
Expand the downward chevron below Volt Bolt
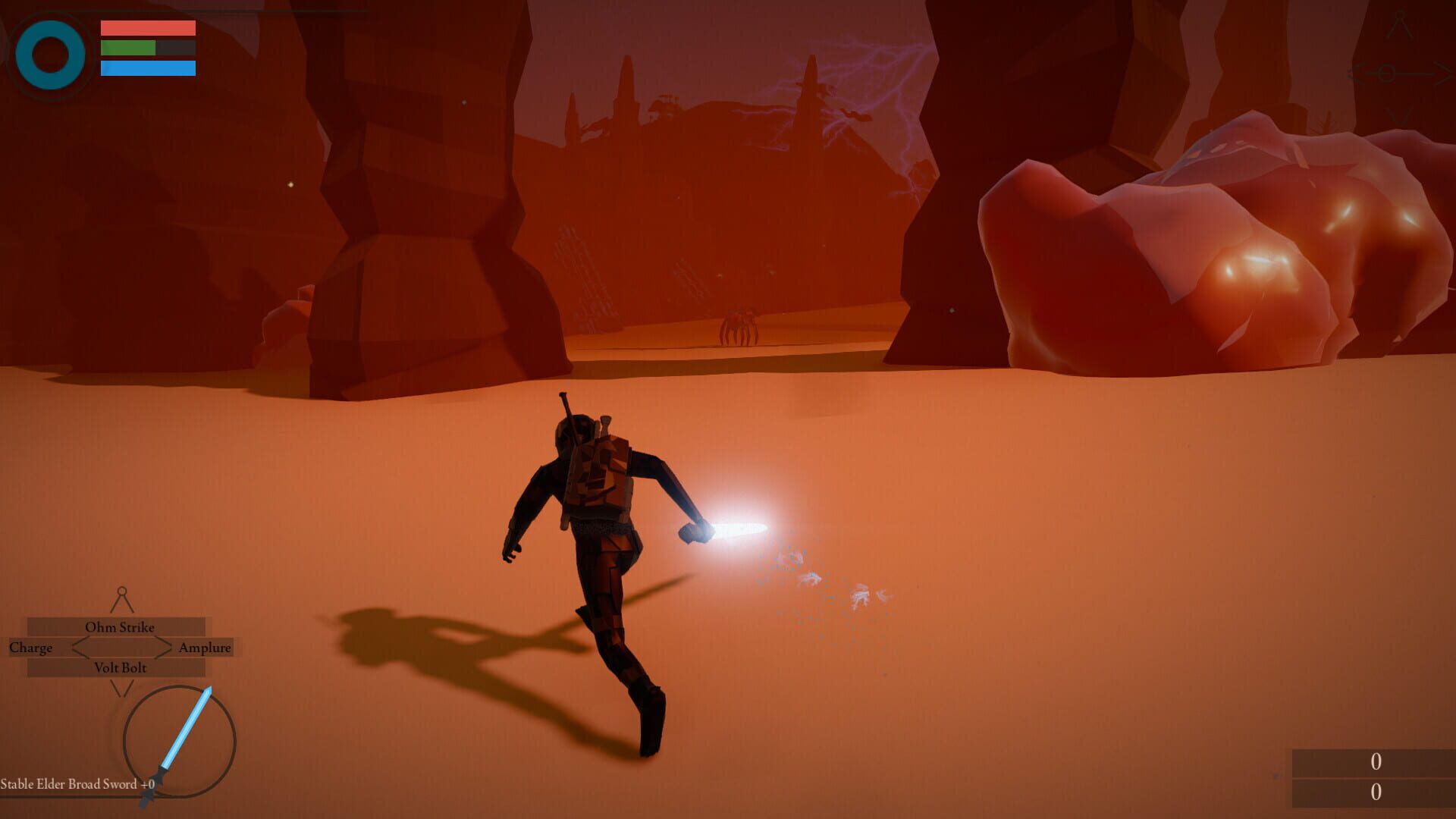(122, 690)
